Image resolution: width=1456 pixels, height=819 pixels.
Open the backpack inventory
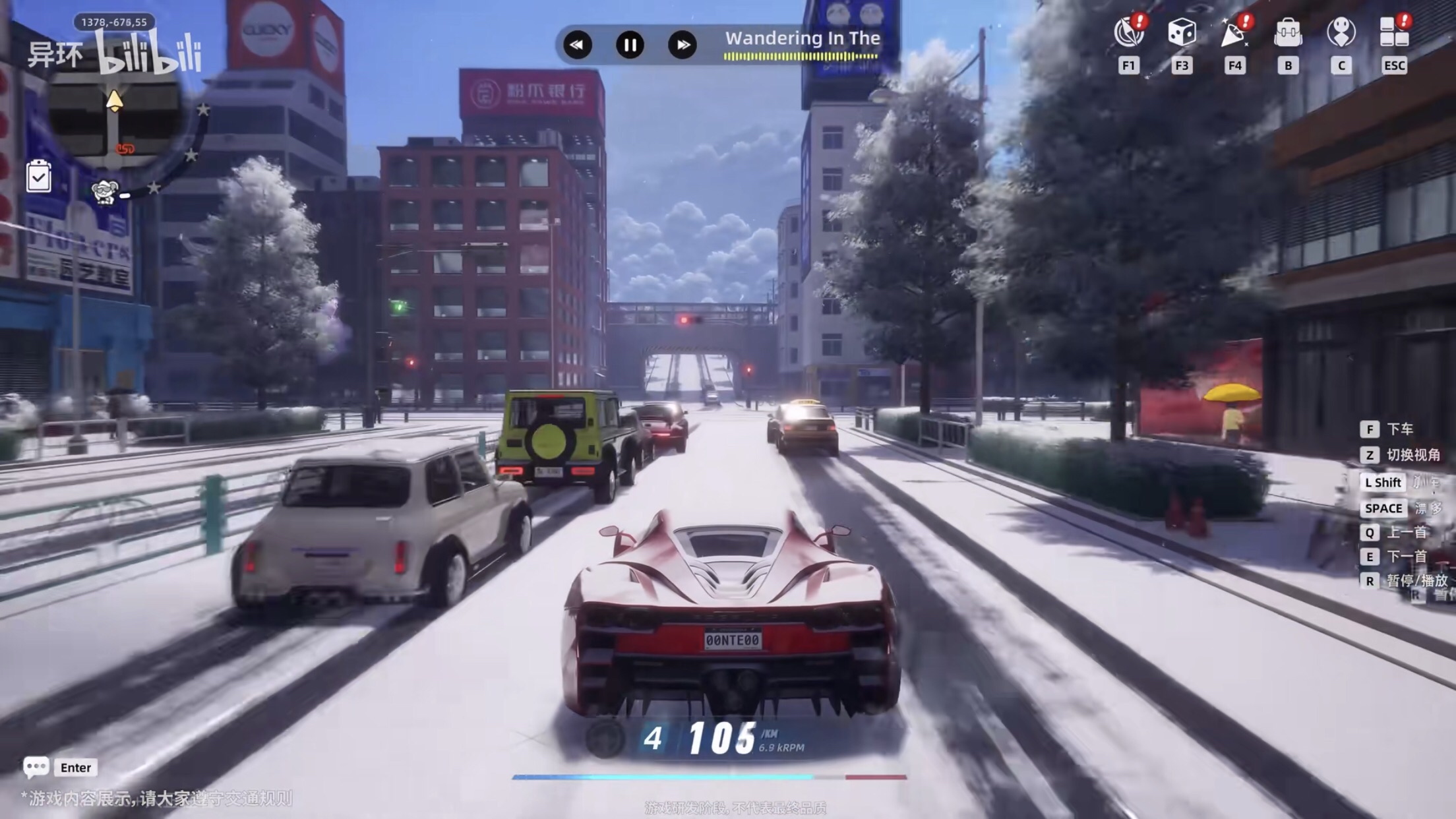pos(1287,32)
